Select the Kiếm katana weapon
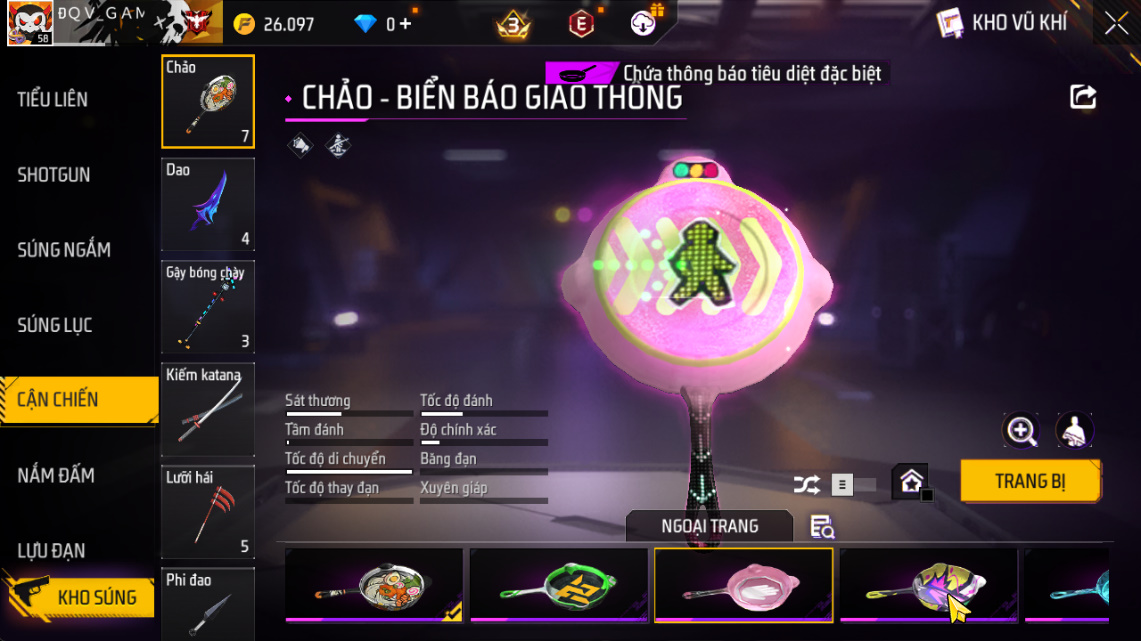 click(208, 409)
